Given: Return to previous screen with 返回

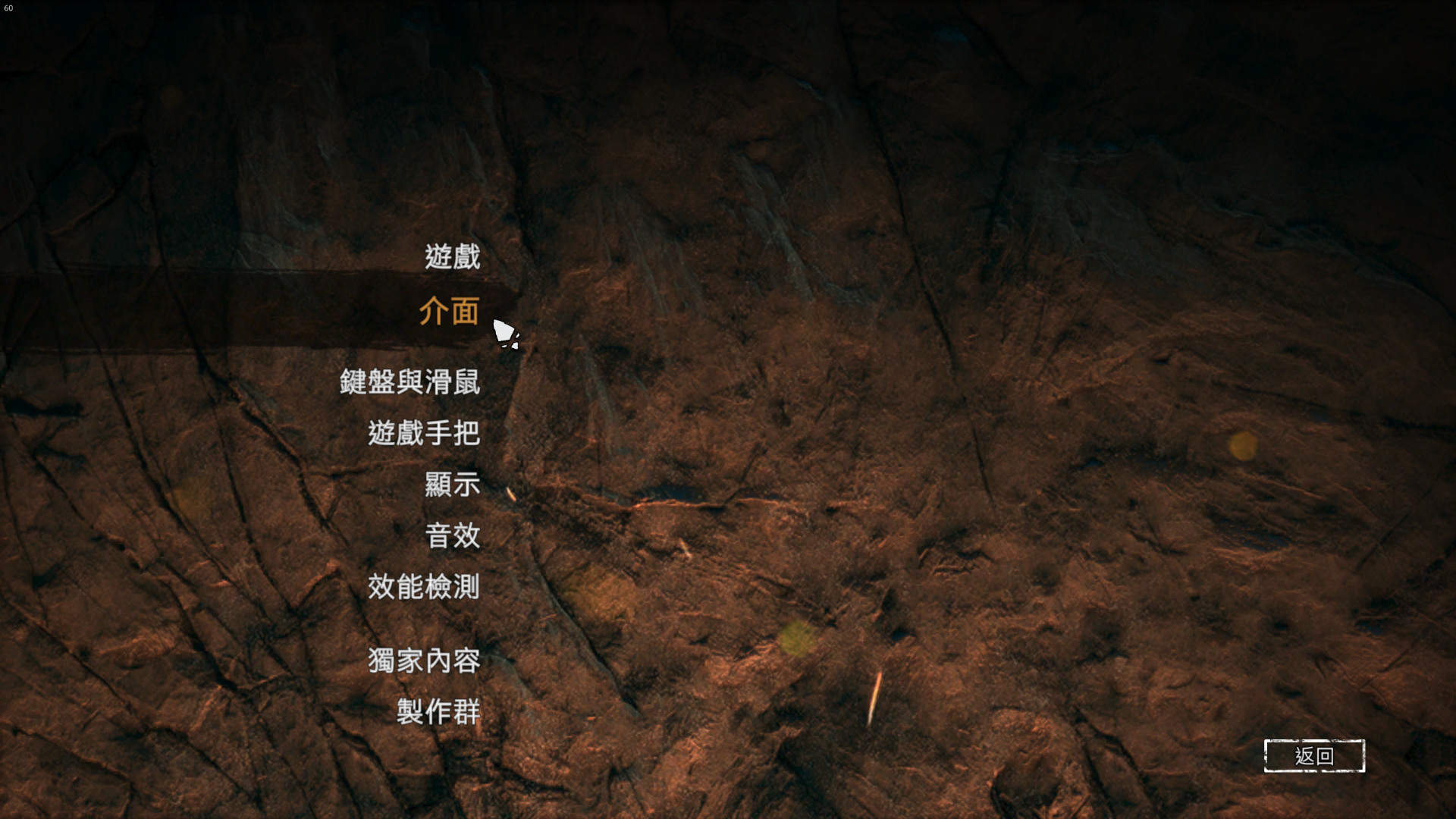Looking at the screenshot, I should tap(1313, 755).
